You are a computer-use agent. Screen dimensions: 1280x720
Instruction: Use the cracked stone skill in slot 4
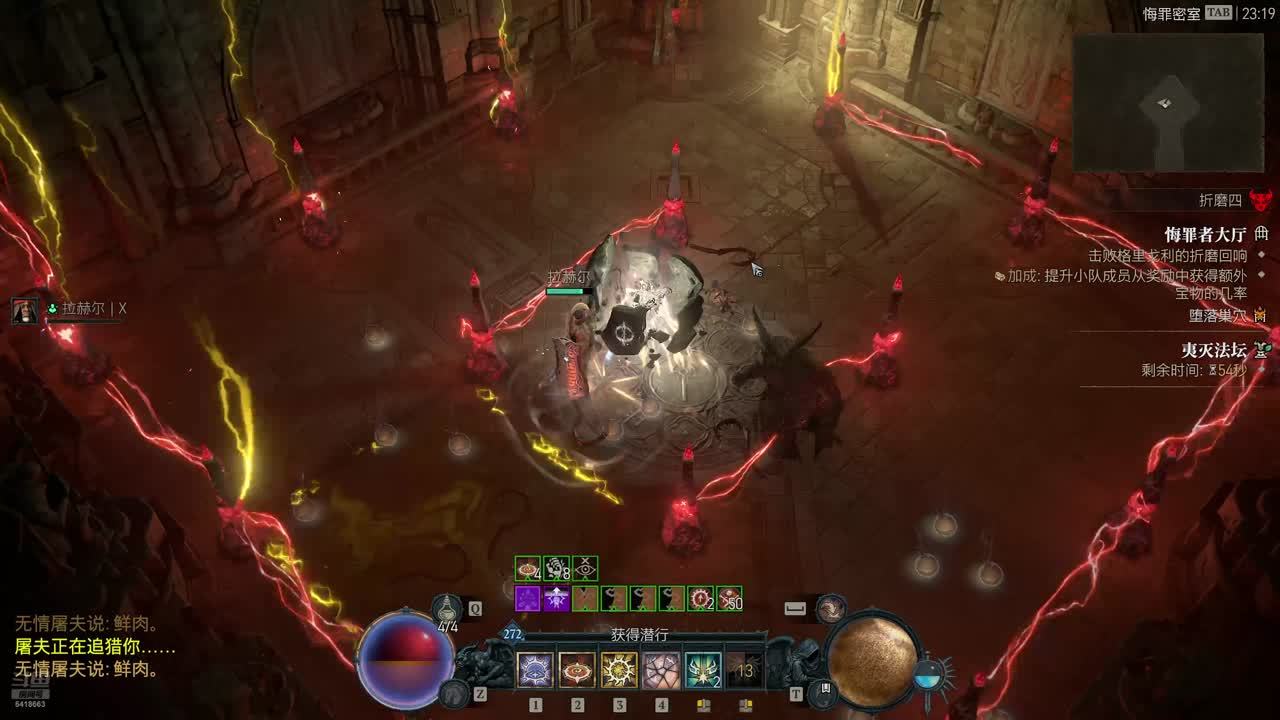click(661, 670)
